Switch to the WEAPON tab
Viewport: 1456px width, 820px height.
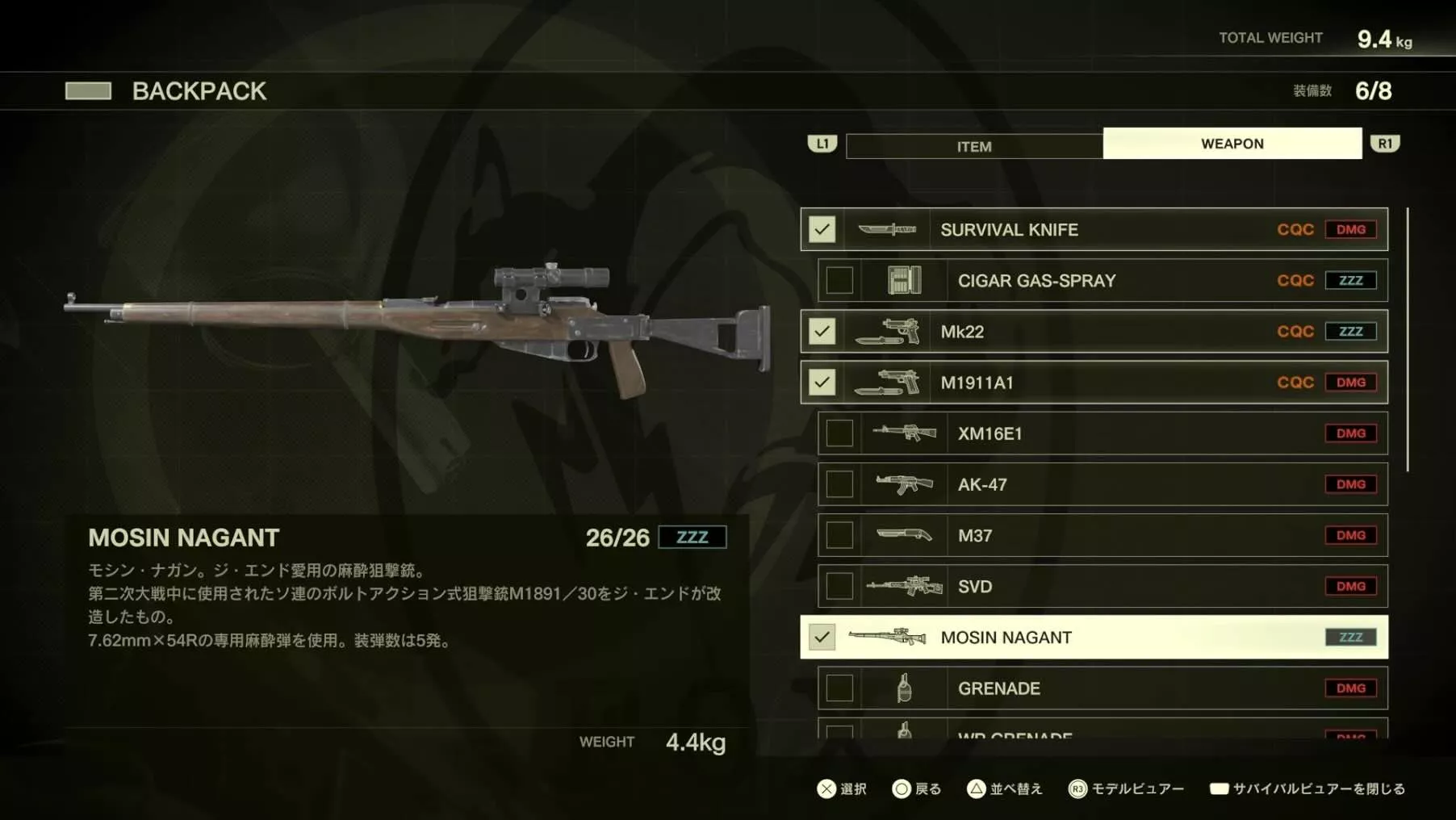1232,143
